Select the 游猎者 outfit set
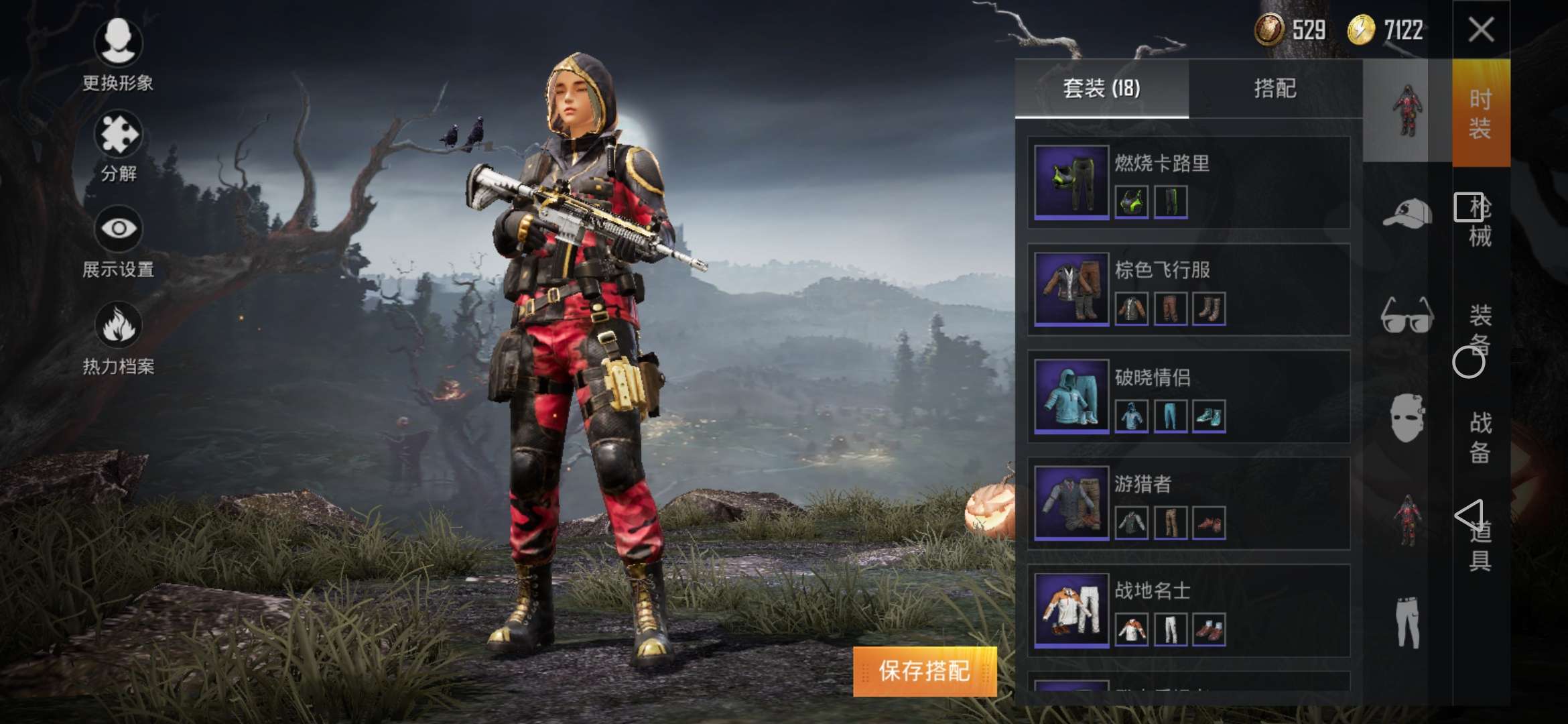This screenshot has width=1568, height=724. (x=1188, y=503)
